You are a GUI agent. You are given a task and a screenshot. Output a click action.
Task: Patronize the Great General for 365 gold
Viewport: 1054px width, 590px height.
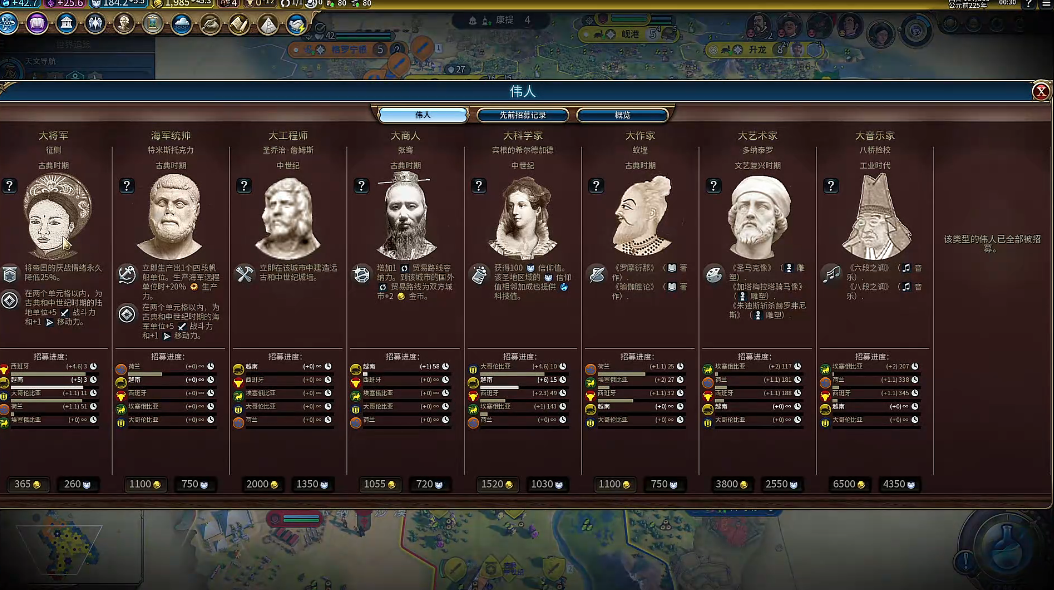coord(28,484)
